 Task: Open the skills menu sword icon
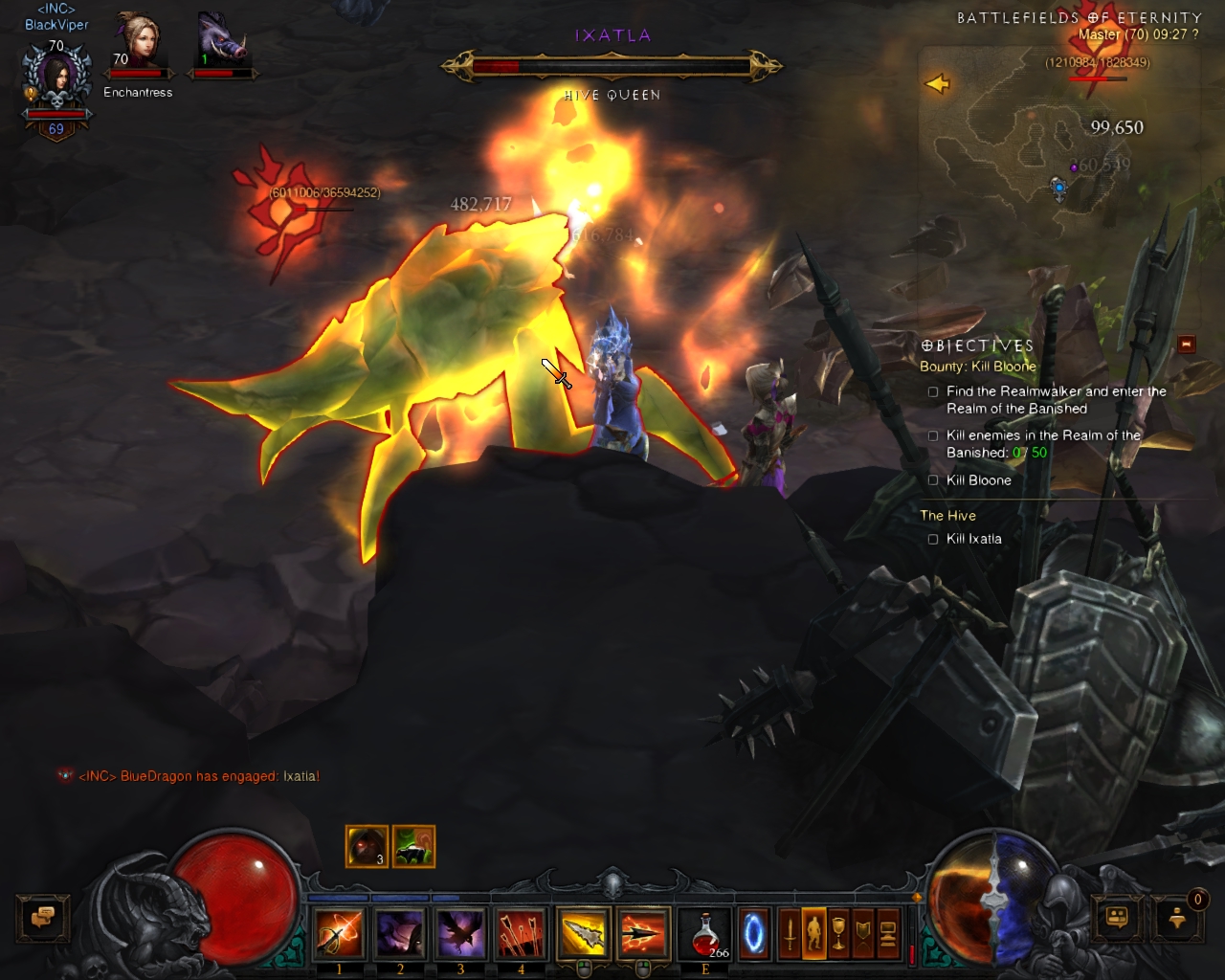click(790, 934)
